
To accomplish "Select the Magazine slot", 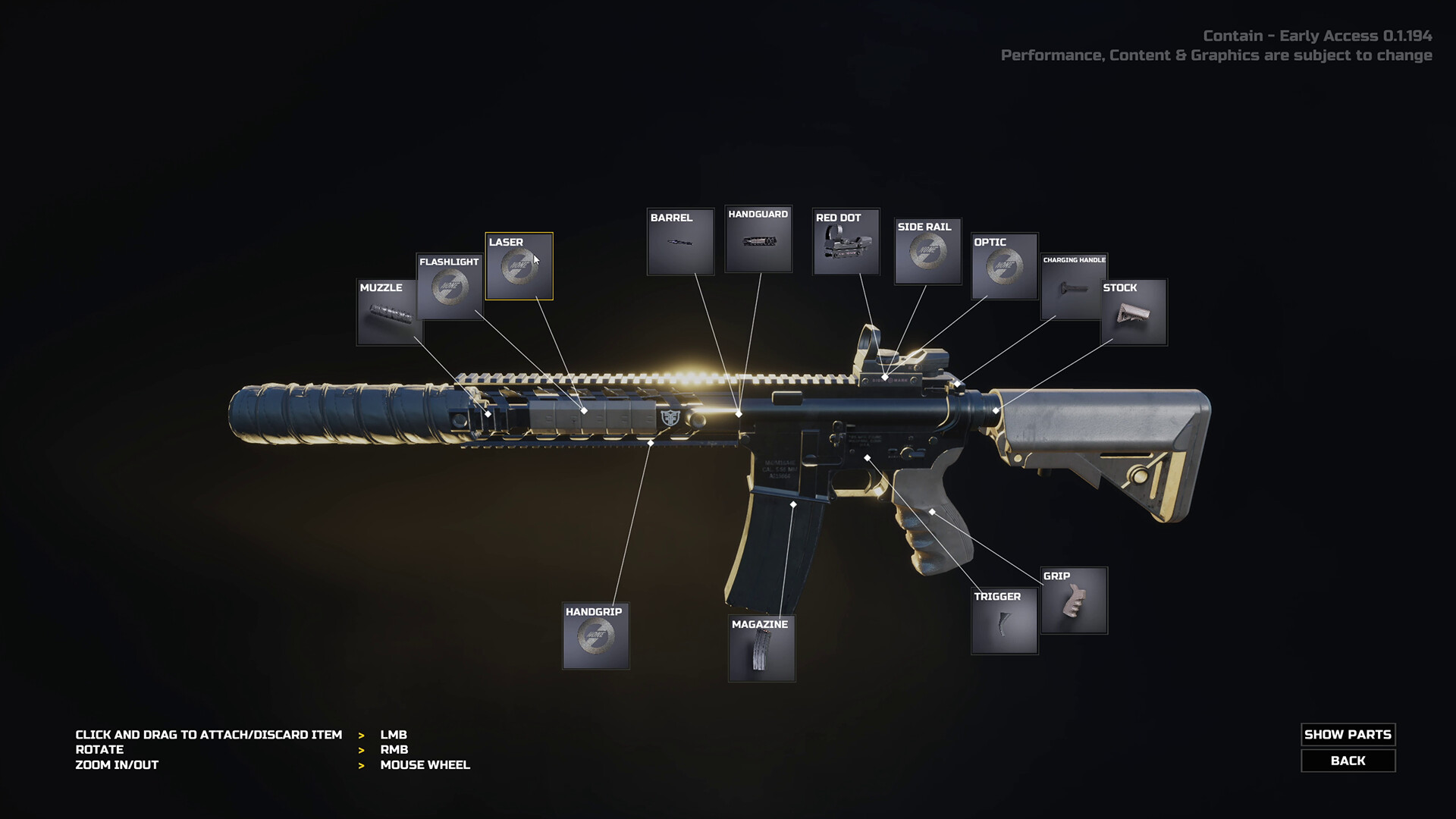I will pyautogui.click(x=761, y=649).
